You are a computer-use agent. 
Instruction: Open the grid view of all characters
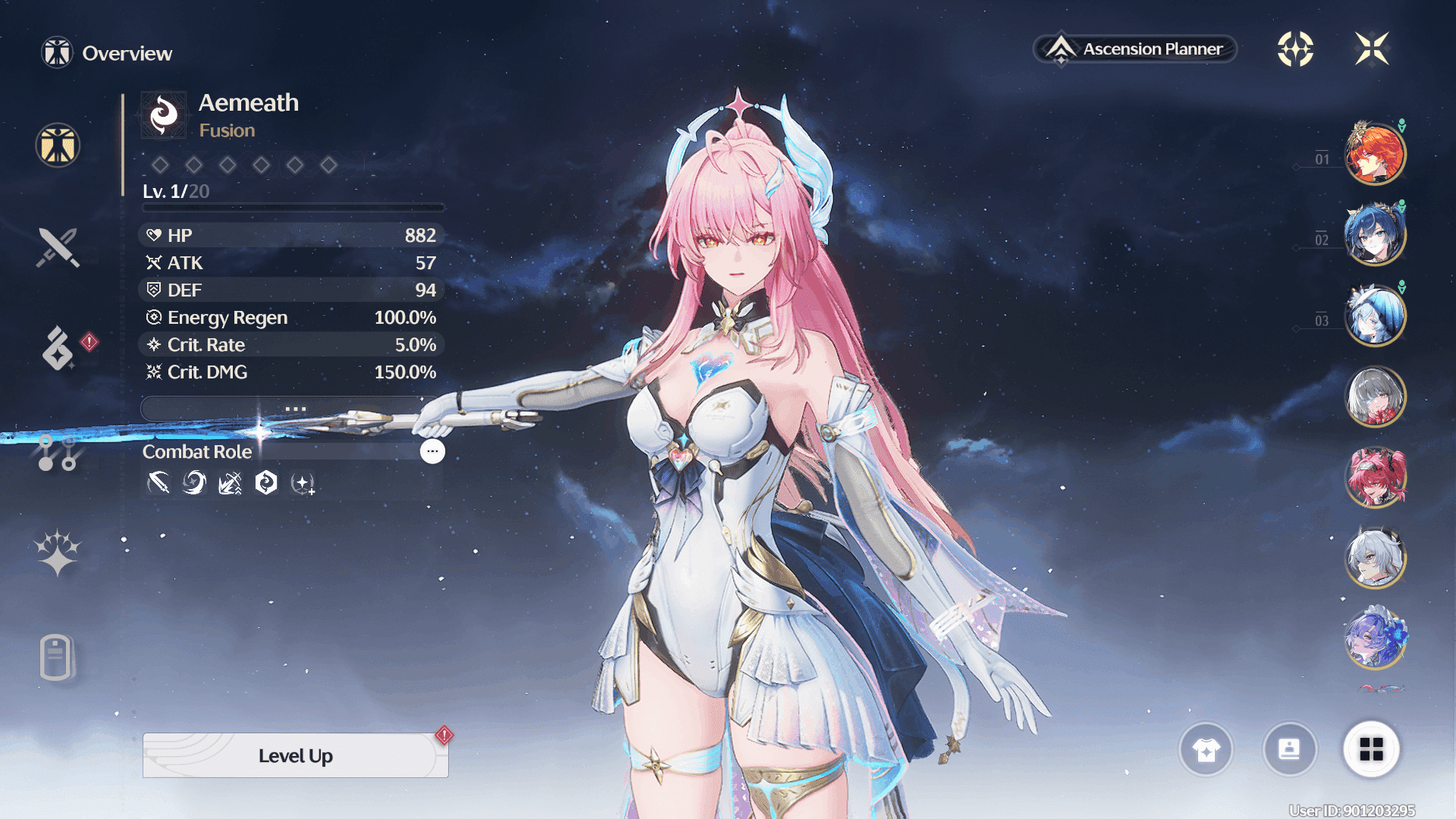[1371, 750]
